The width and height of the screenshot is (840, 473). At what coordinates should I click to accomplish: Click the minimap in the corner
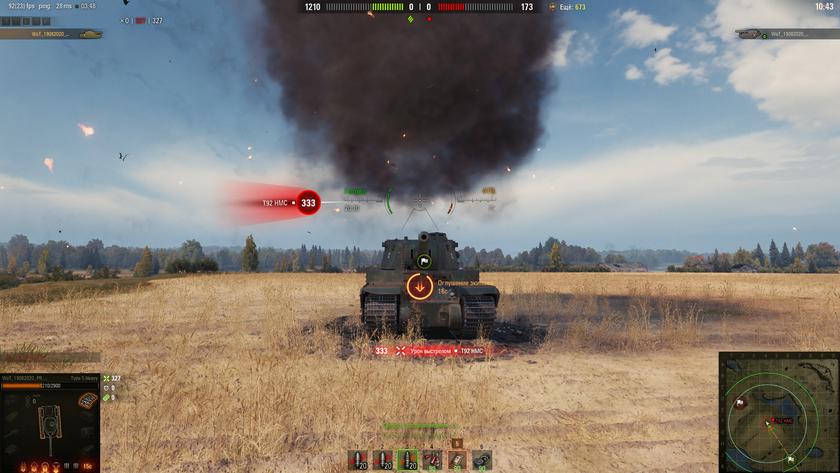(779, 412)
